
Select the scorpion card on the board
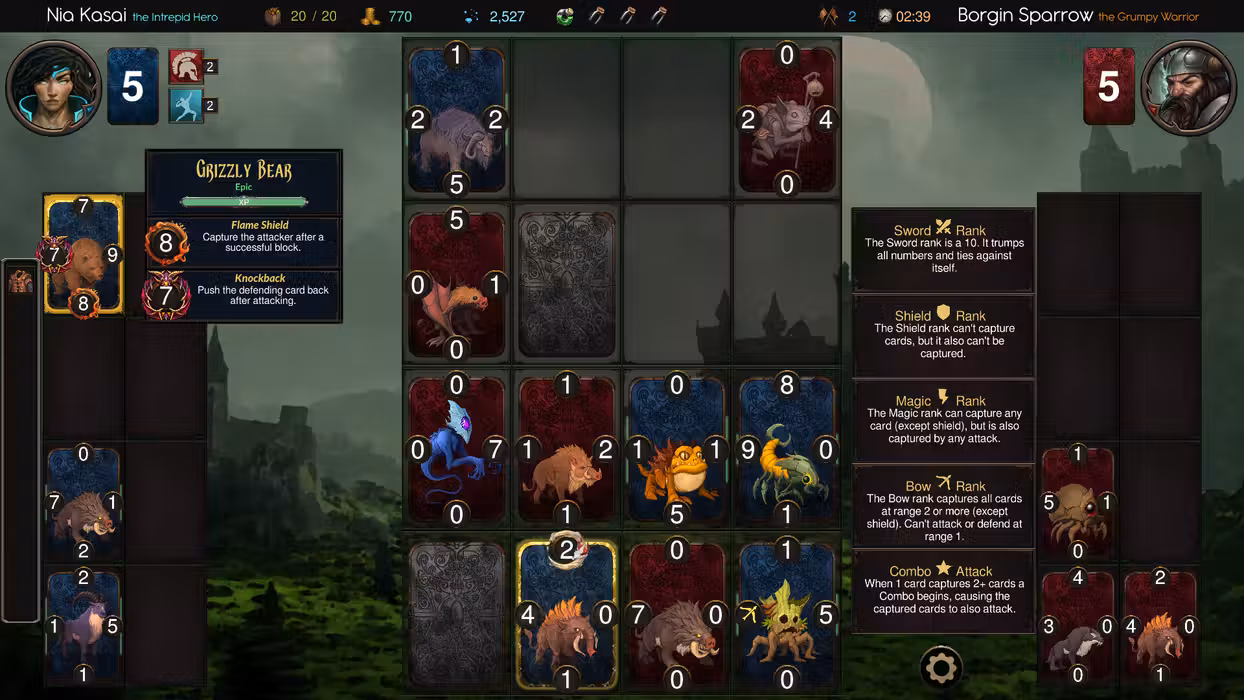click(x=787, y=451)
